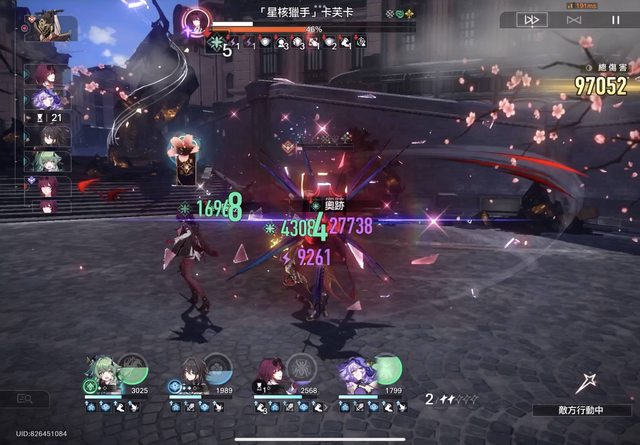Click the enemy boss icon on health bar

[198, 22]
